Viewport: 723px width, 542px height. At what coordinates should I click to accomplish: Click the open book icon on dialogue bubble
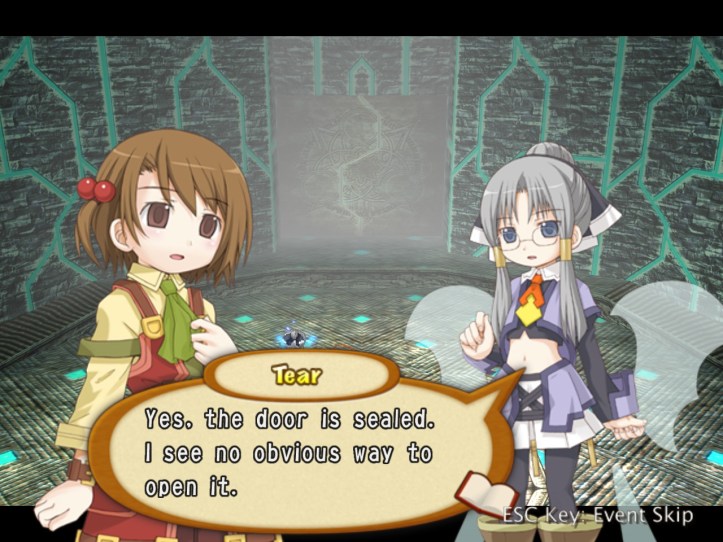485,494
